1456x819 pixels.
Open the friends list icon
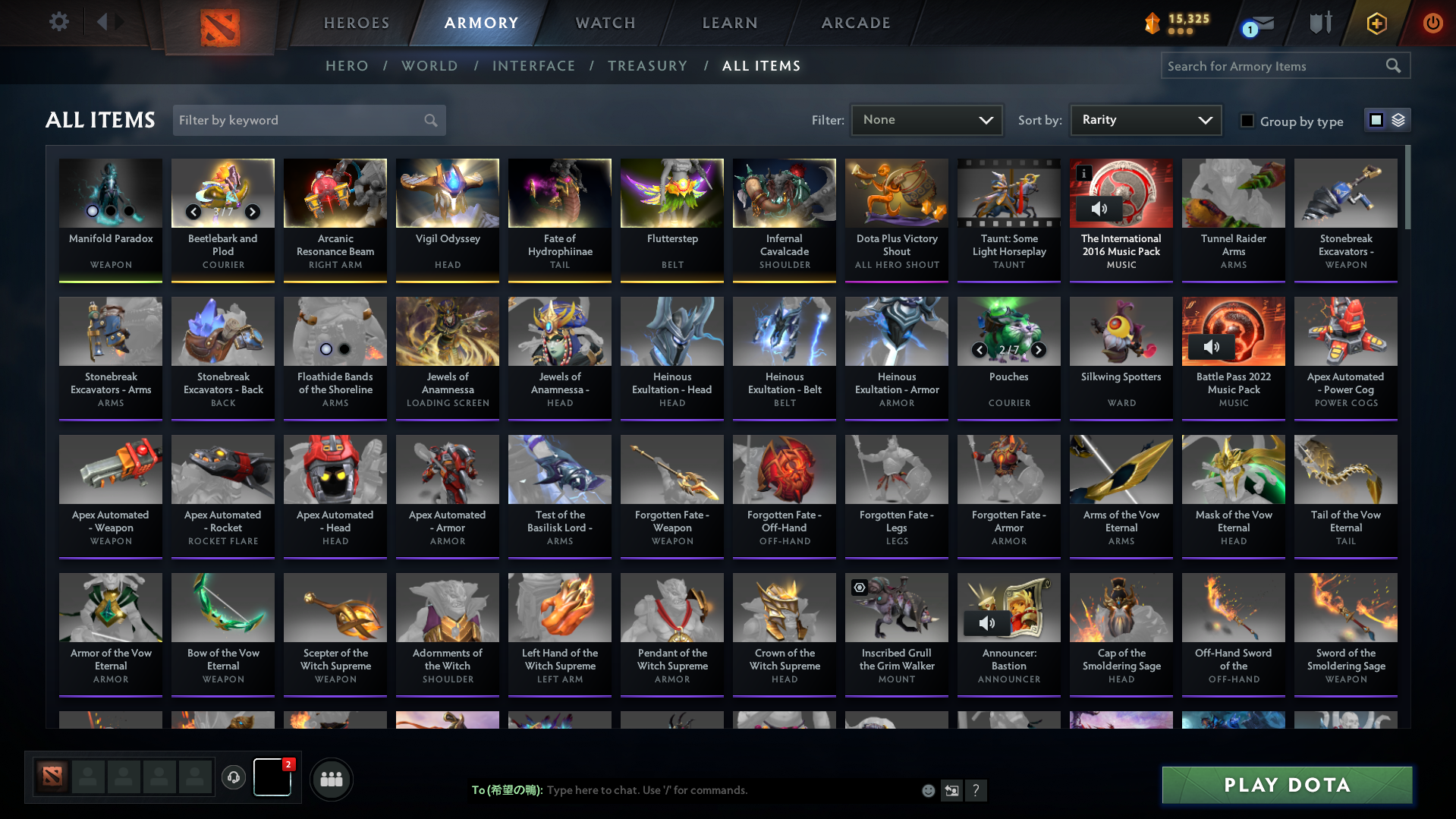(331, 779)
